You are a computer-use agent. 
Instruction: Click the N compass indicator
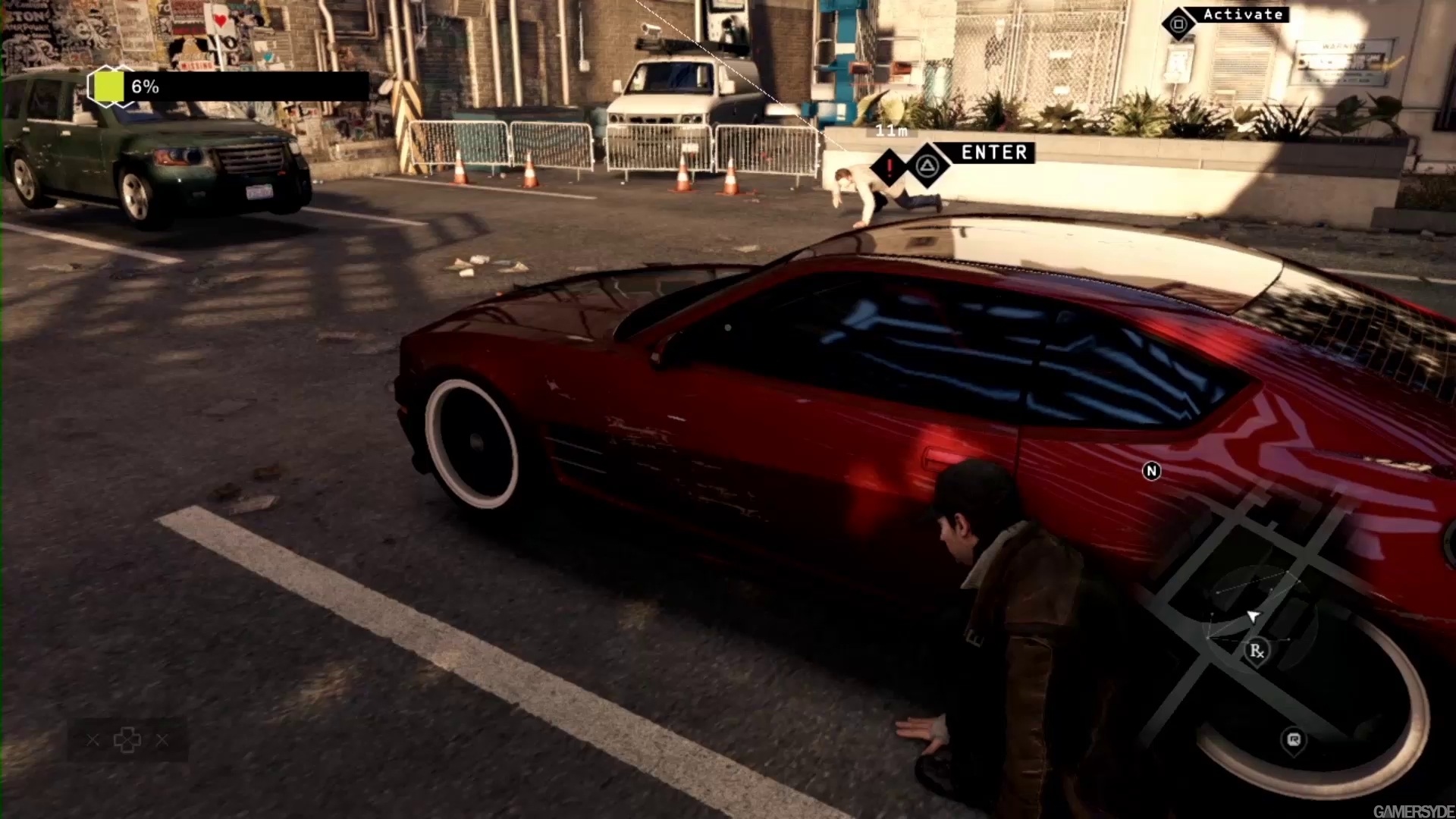1151,472
